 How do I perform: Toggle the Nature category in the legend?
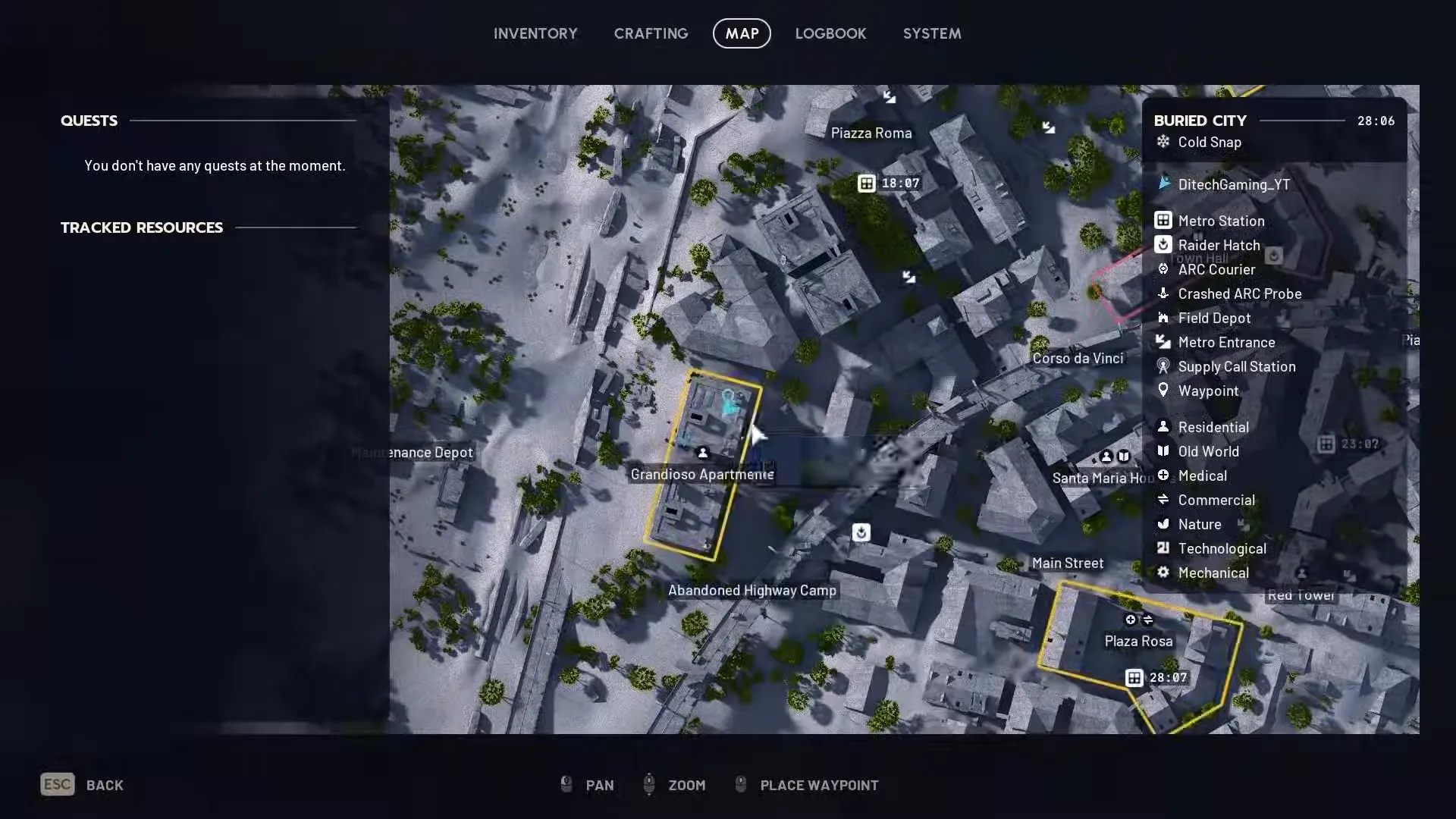point(1164,524)
